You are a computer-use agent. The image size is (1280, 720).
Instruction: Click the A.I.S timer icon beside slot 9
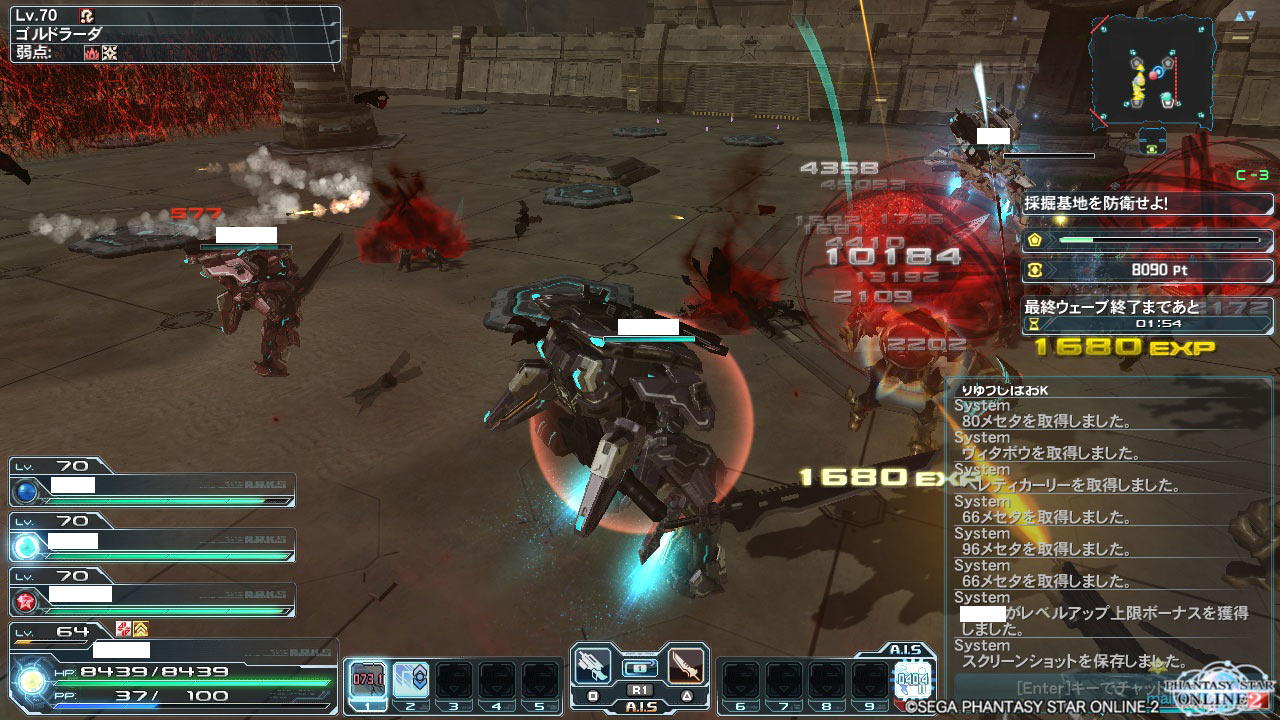click(913, 680)
